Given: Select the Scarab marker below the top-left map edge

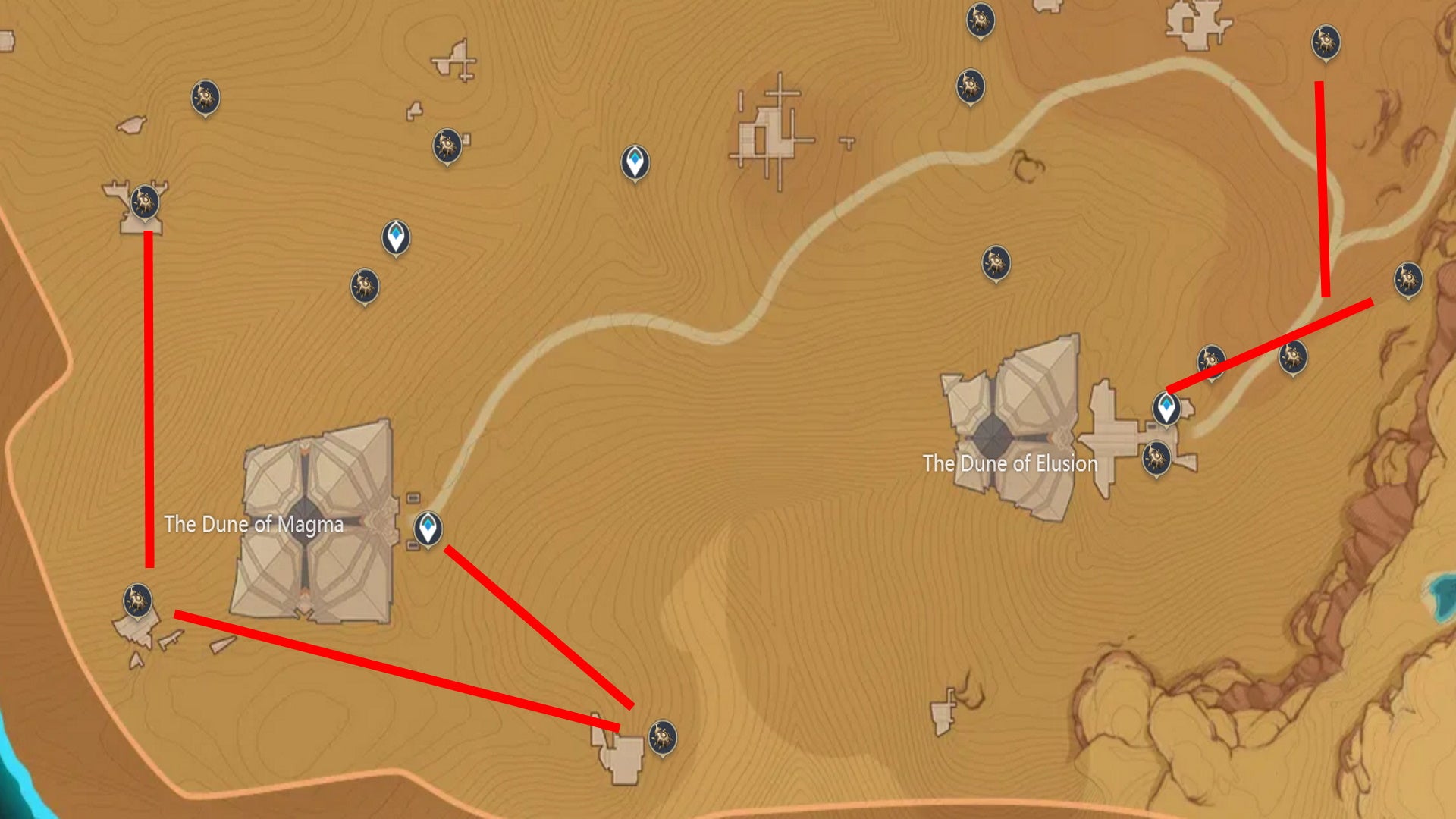Looking at the screenshot, I should click(365, 285).
